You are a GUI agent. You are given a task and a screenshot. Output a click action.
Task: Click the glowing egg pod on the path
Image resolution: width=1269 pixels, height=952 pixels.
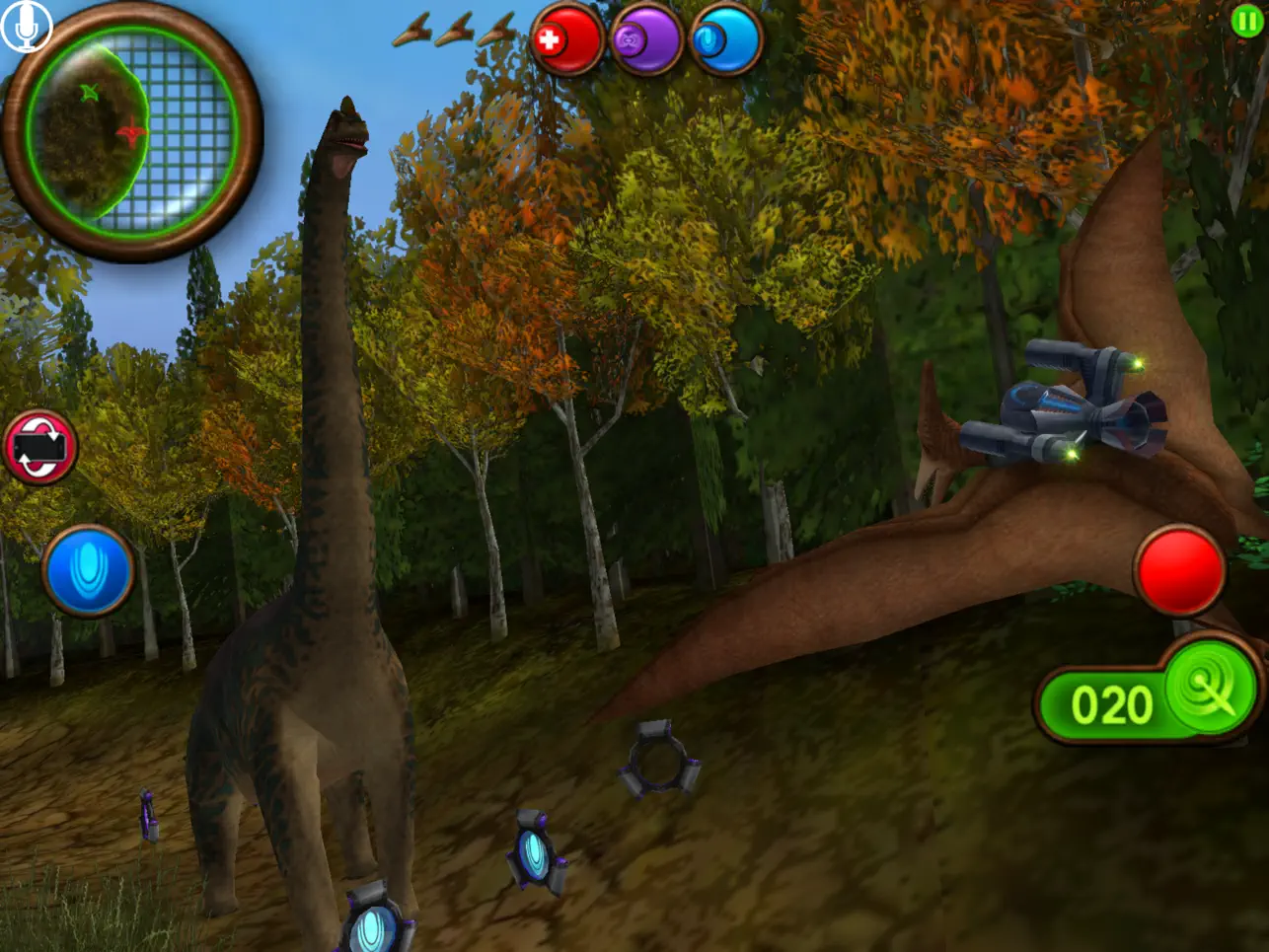pyautogui.click(x=533, y=853)
